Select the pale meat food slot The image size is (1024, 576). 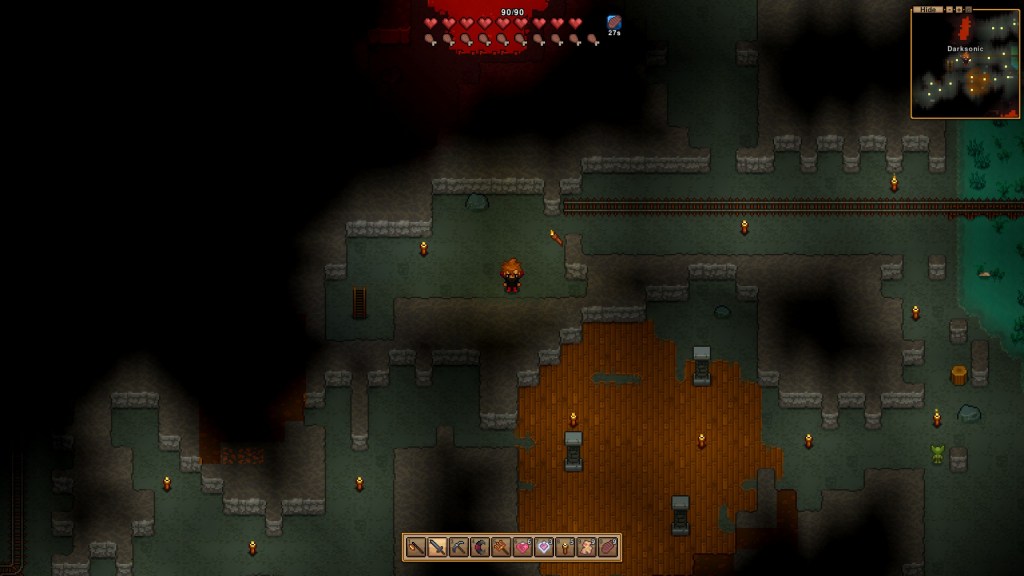coord(586,547)
